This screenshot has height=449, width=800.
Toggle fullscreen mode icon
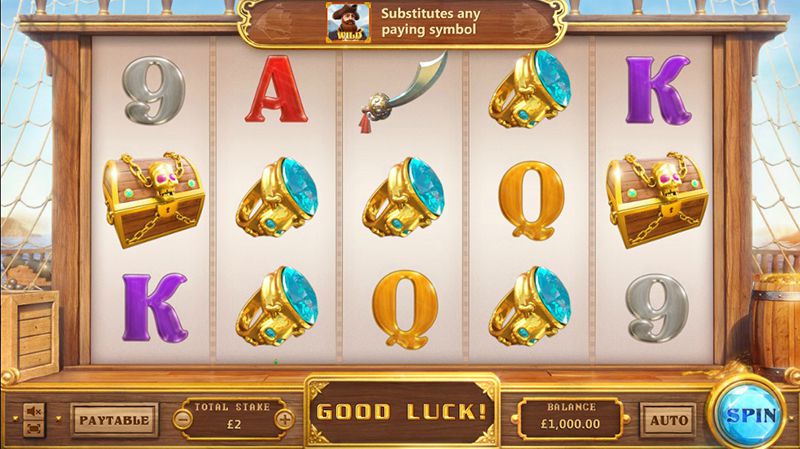coord(33,428)
